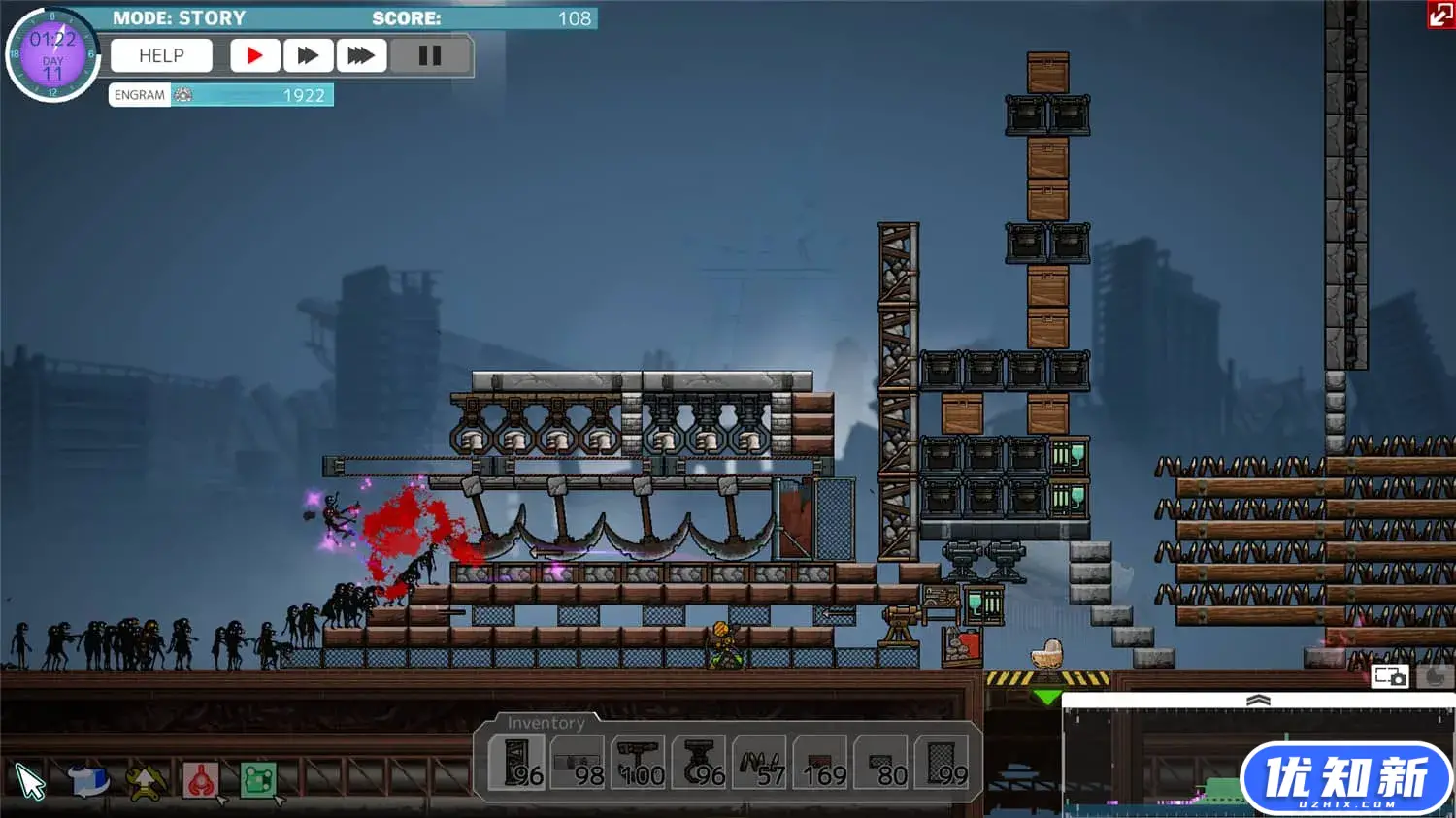
Task: Set game speed to normal play
Action: tap(254, 56)
